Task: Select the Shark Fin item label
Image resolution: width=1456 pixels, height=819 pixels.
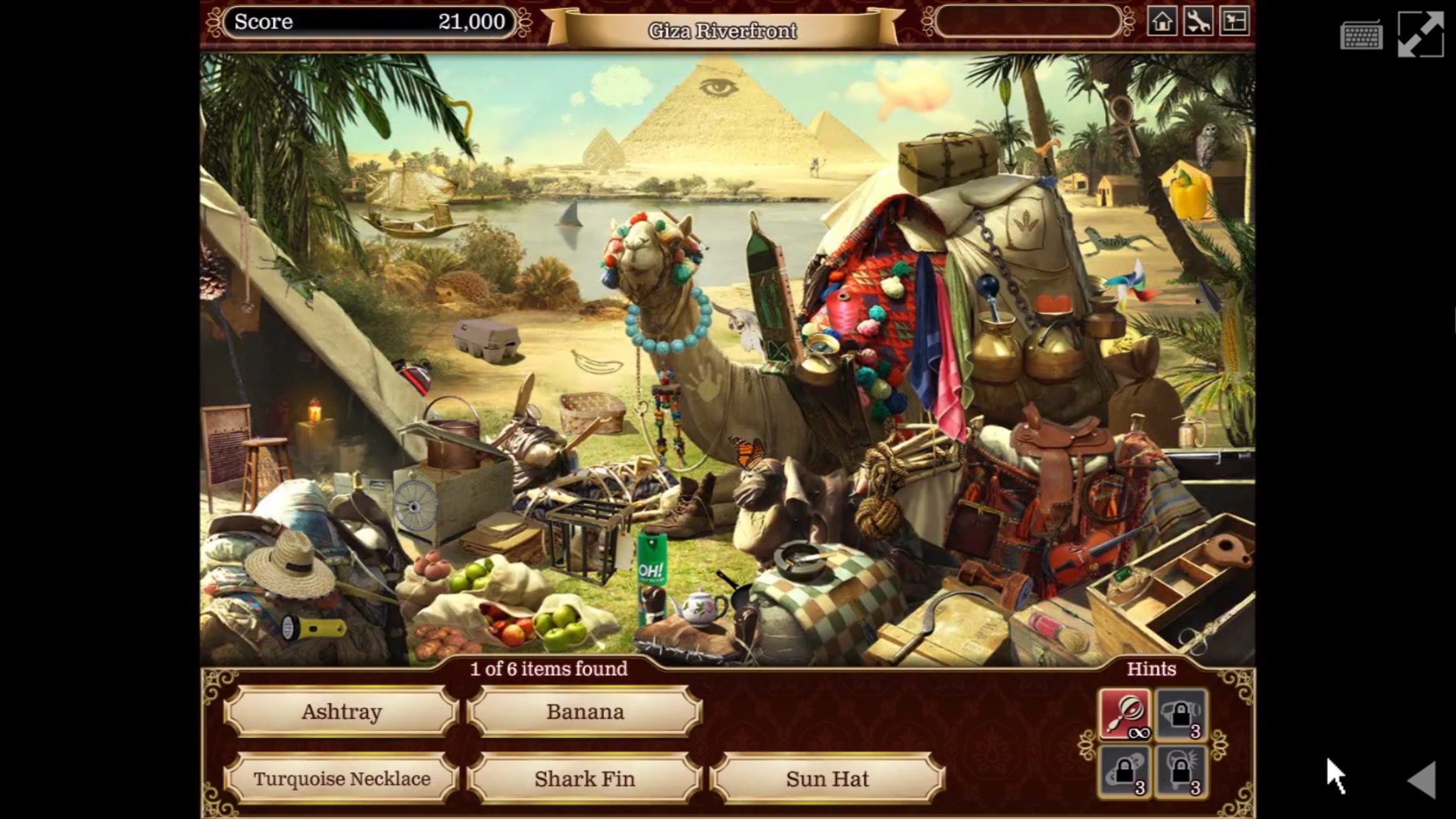Action: [585, 779]
